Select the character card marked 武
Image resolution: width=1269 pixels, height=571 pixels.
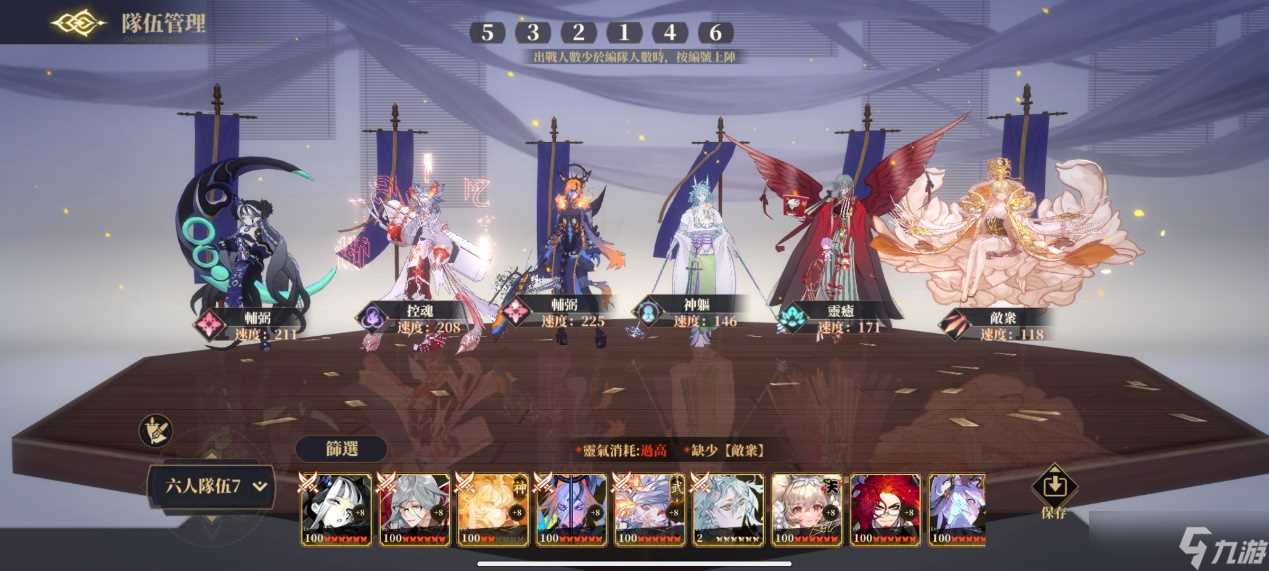click(650, 510)
